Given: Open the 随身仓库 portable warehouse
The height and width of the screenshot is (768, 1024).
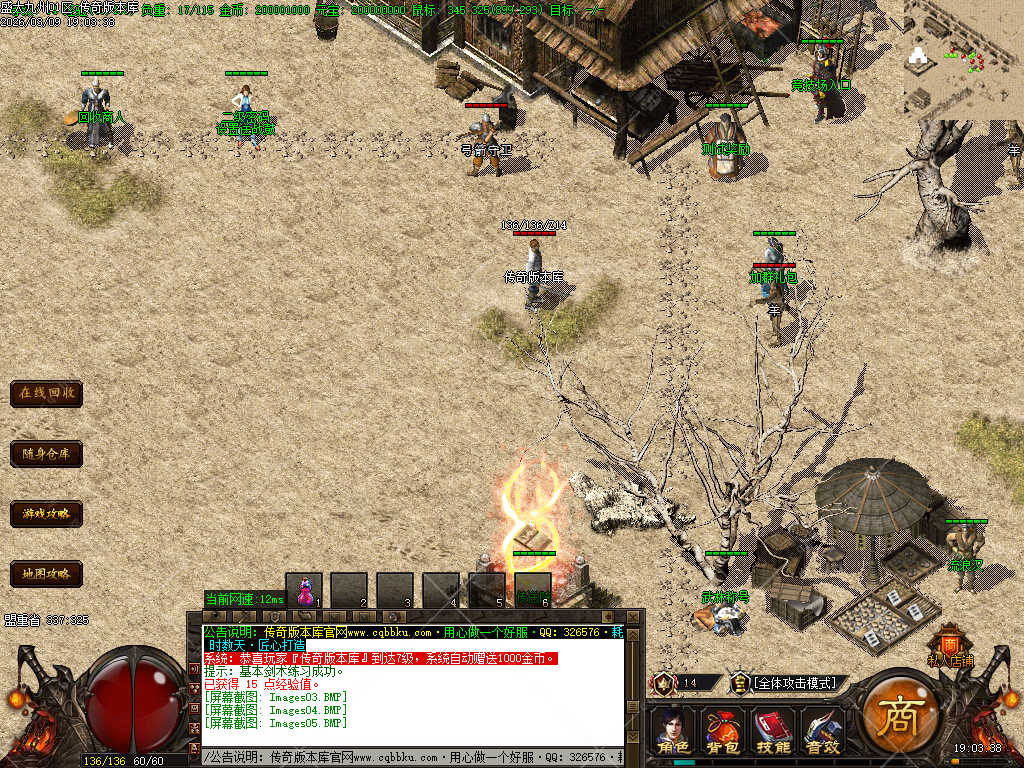Looking at the screenshot, I should point(46,454).
